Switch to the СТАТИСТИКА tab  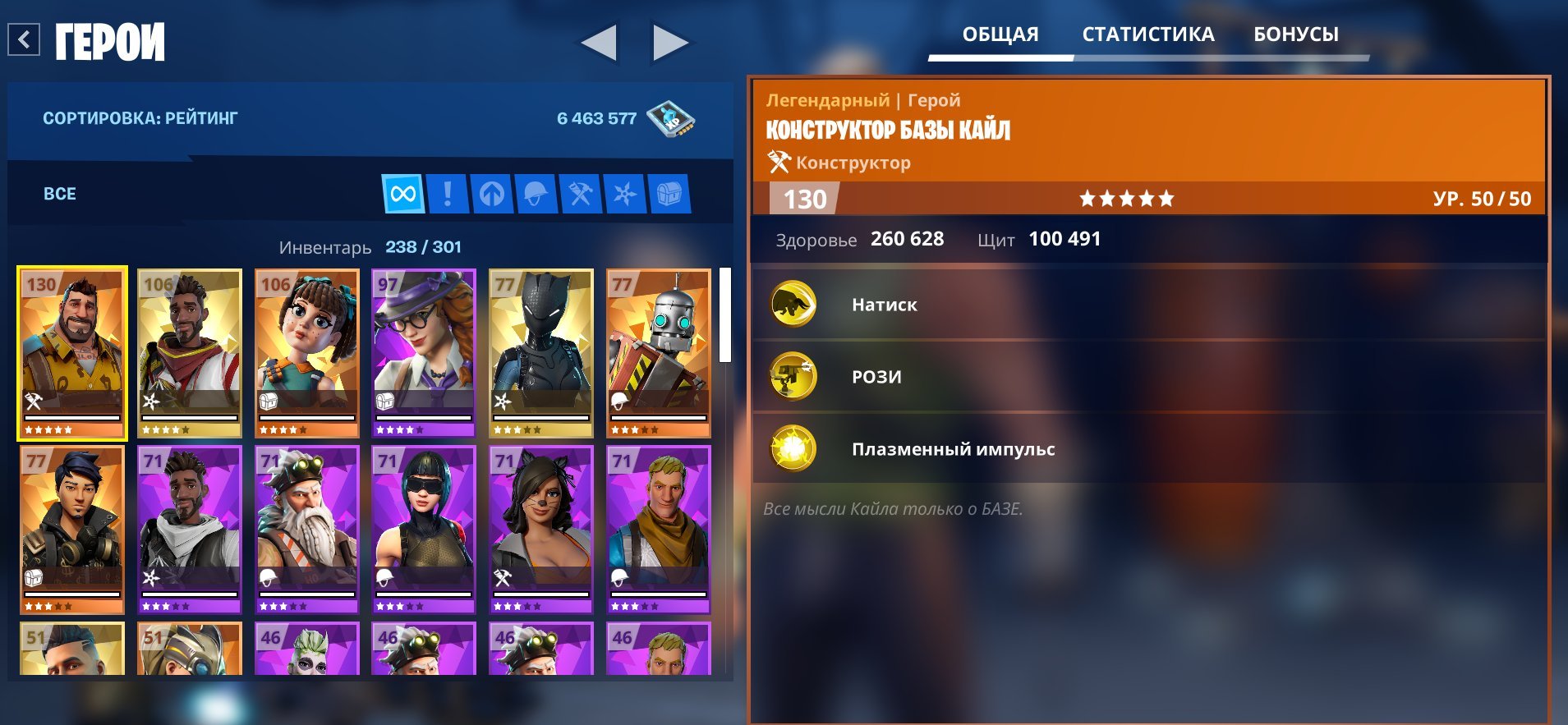[x=1149, y=34]
